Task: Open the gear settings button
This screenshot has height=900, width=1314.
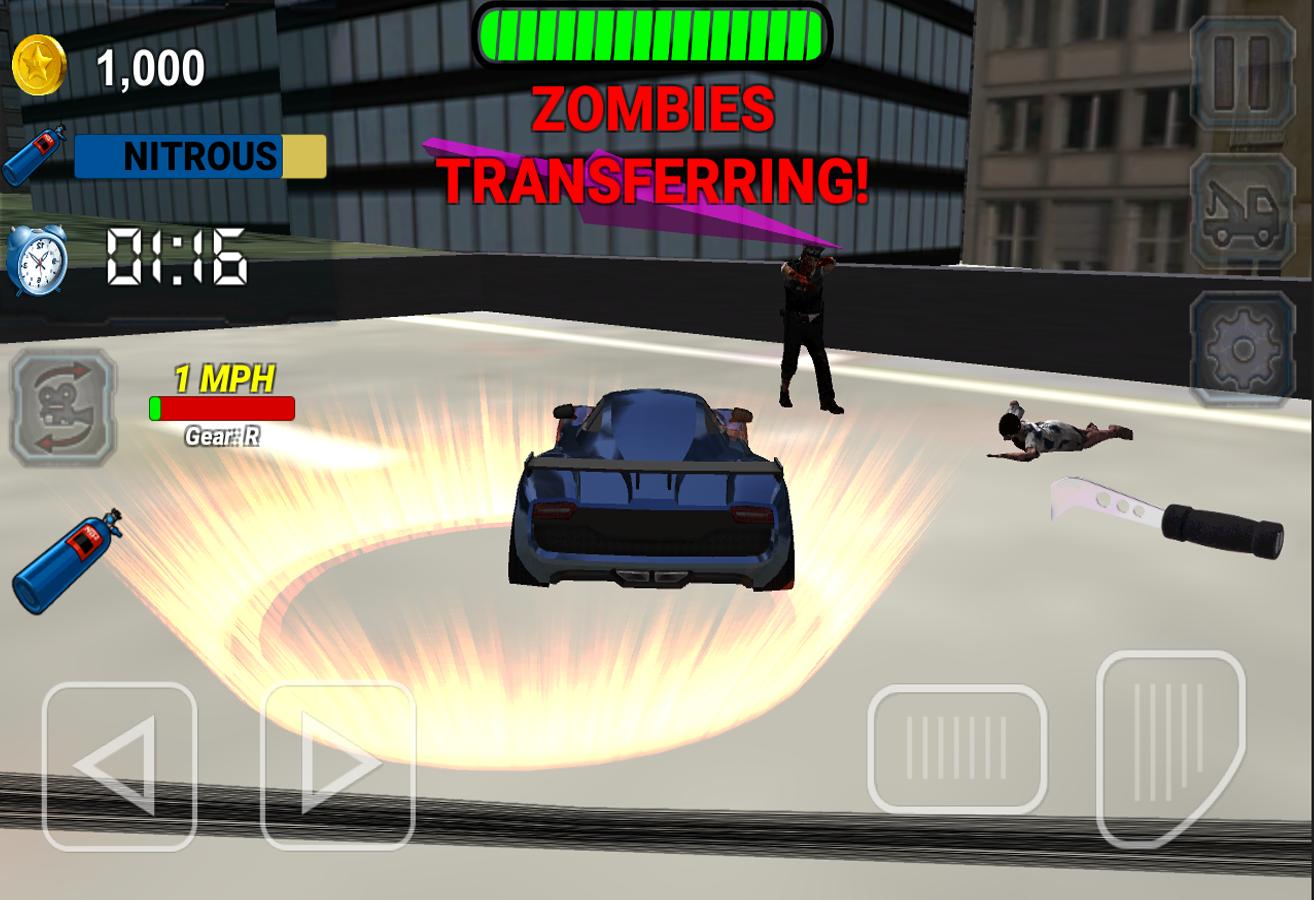Action: 1242,348
